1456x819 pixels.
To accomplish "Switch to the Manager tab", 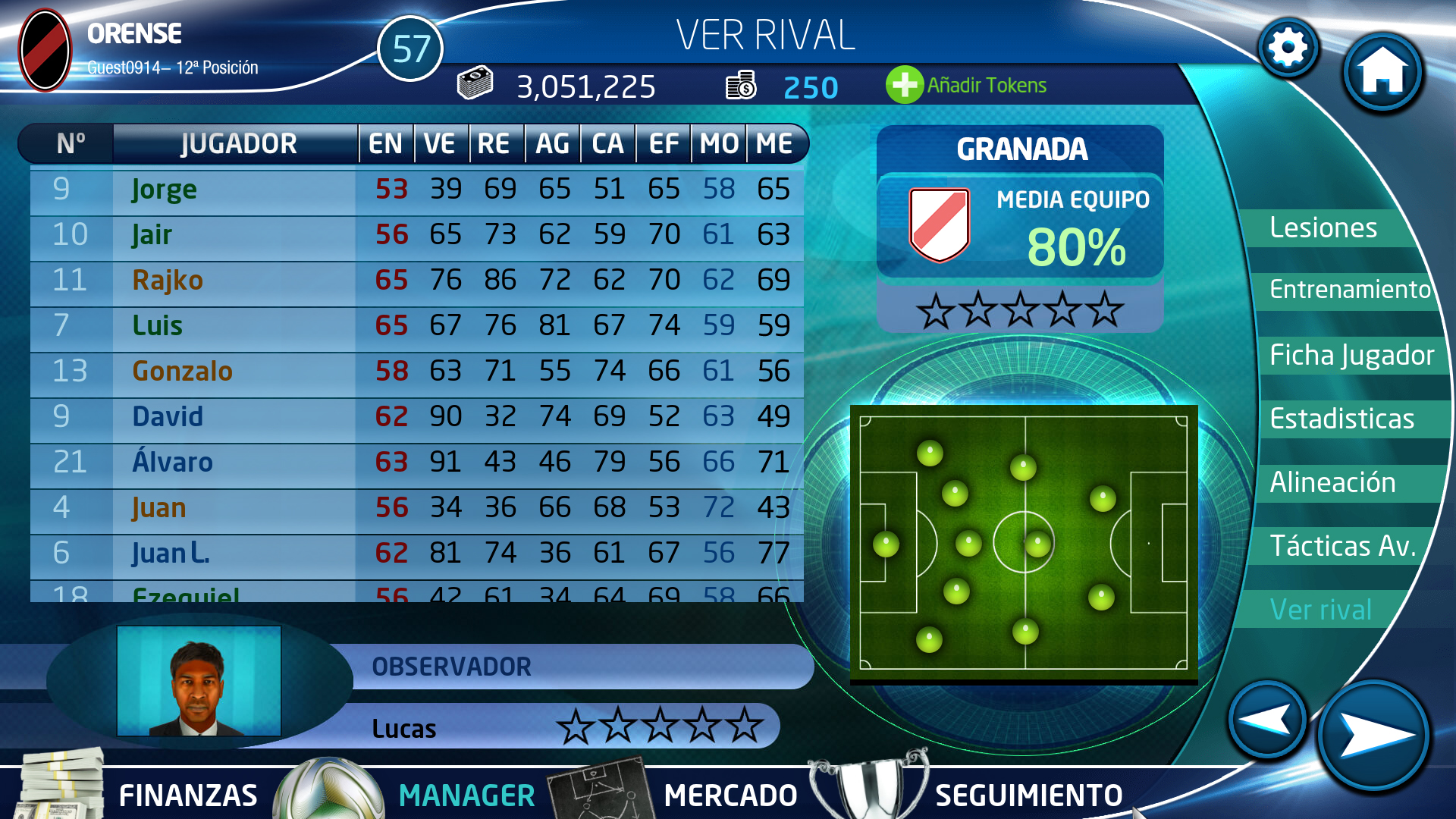I will click(466, 795).
